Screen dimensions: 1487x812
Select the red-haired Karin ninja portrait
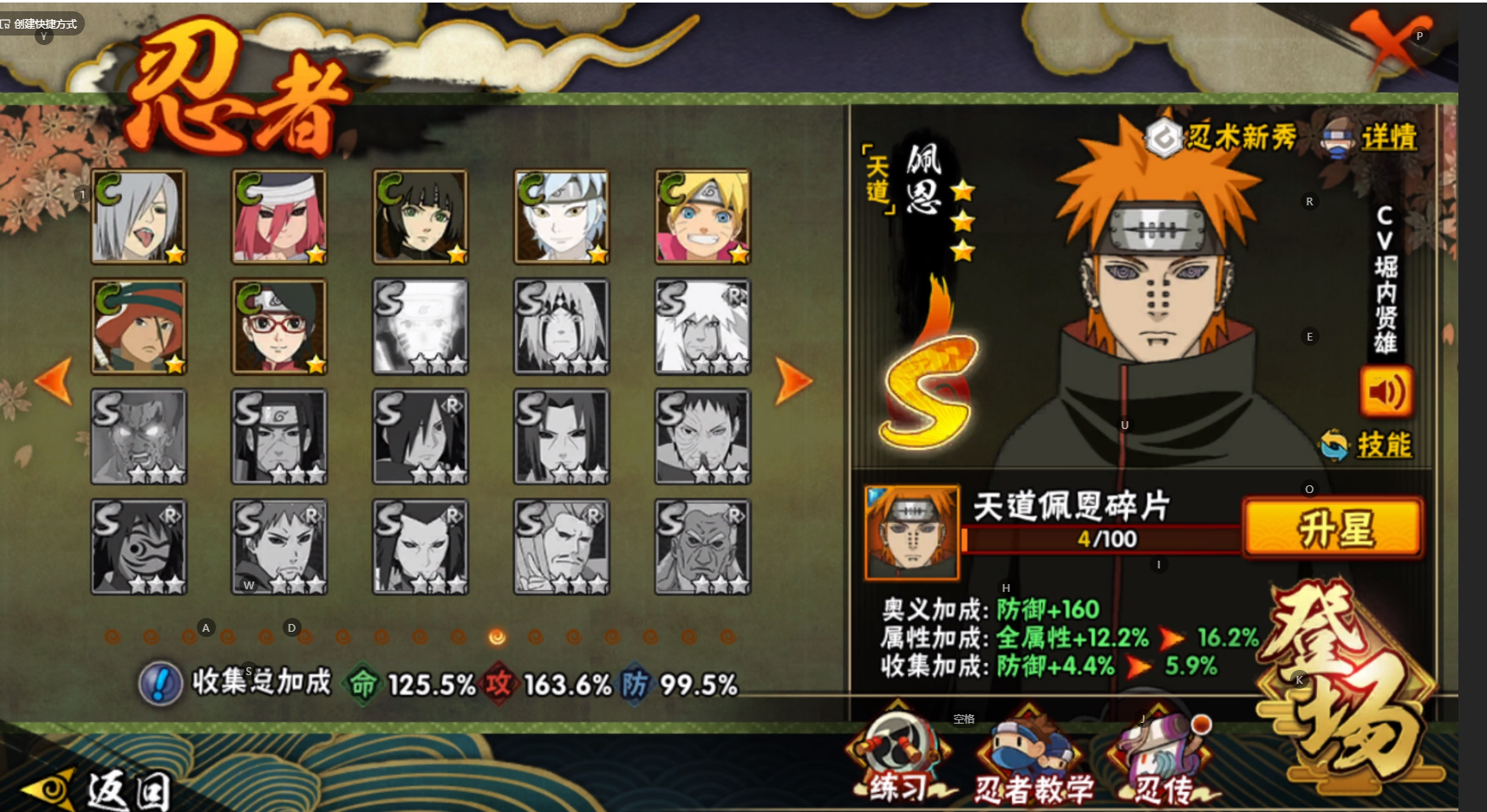coord(279,217)
